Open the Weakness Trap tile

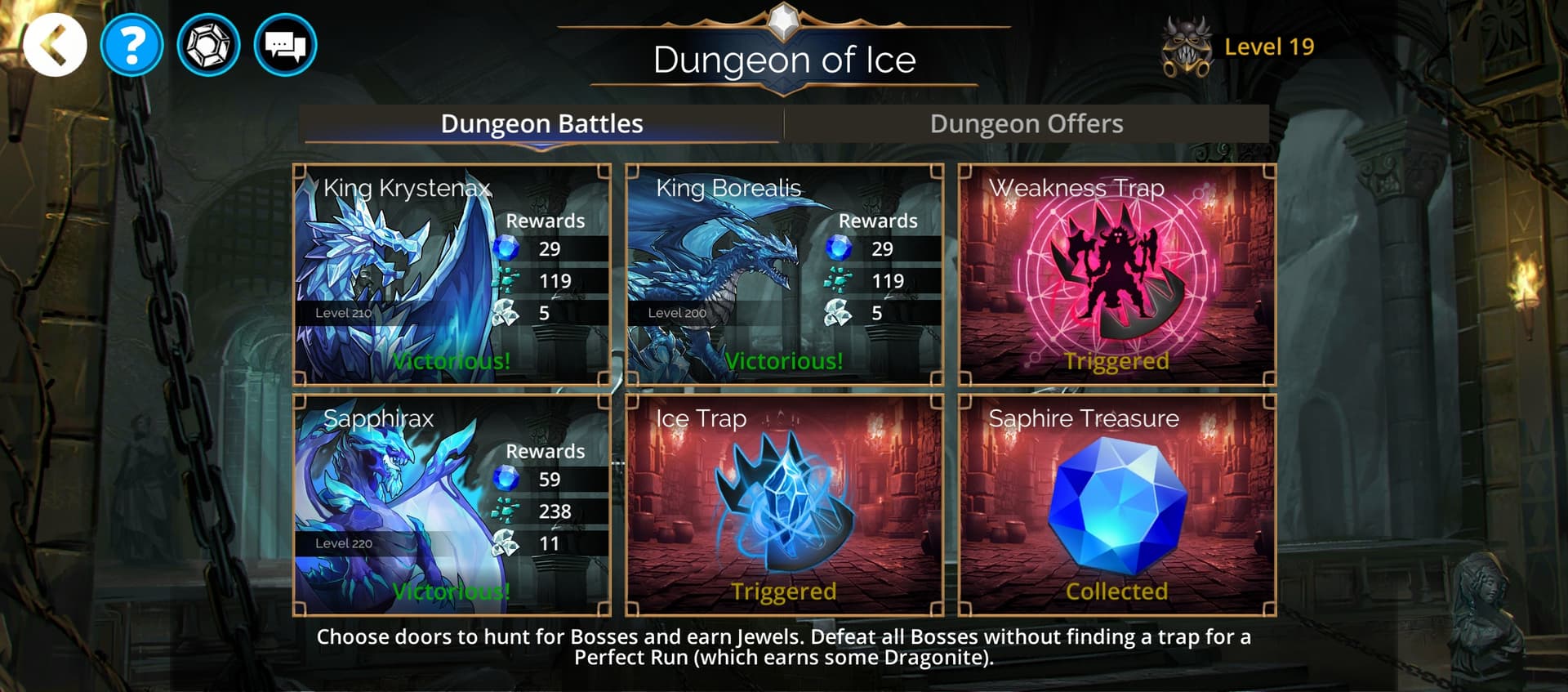coord(1116,275)
